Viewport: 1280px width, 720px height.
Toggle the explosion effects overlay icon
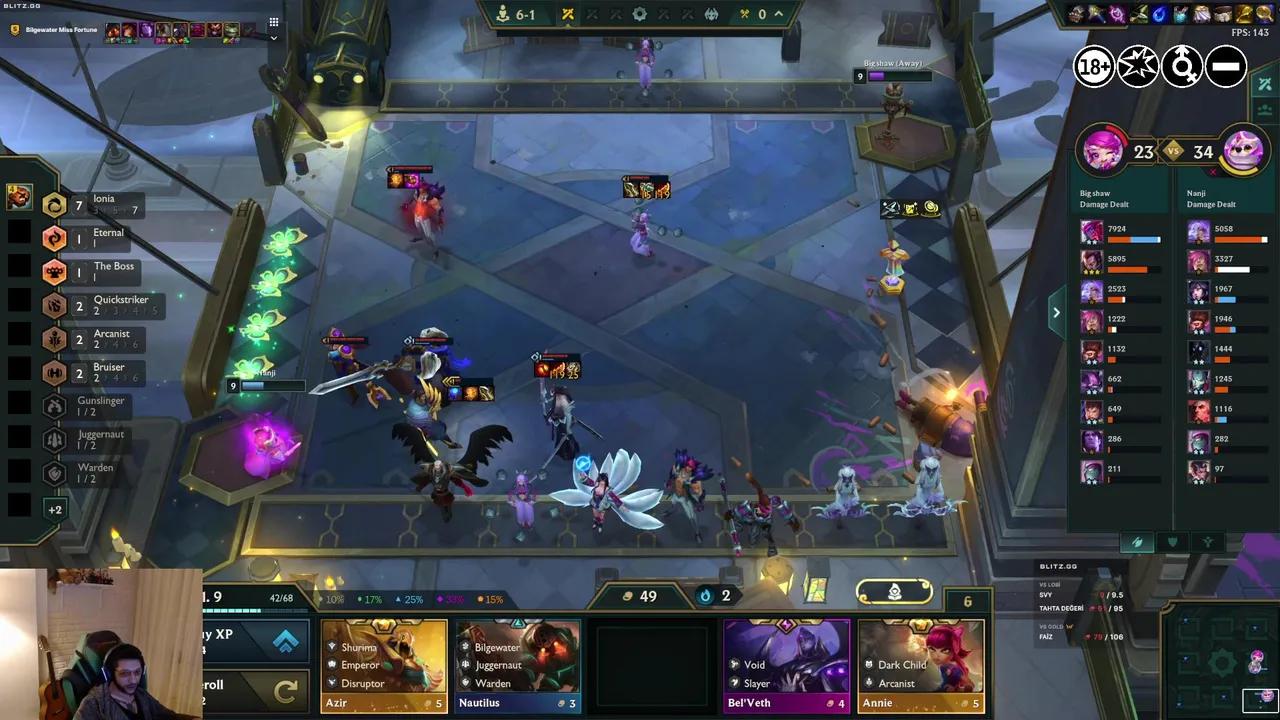click(x=1137, y=66)
